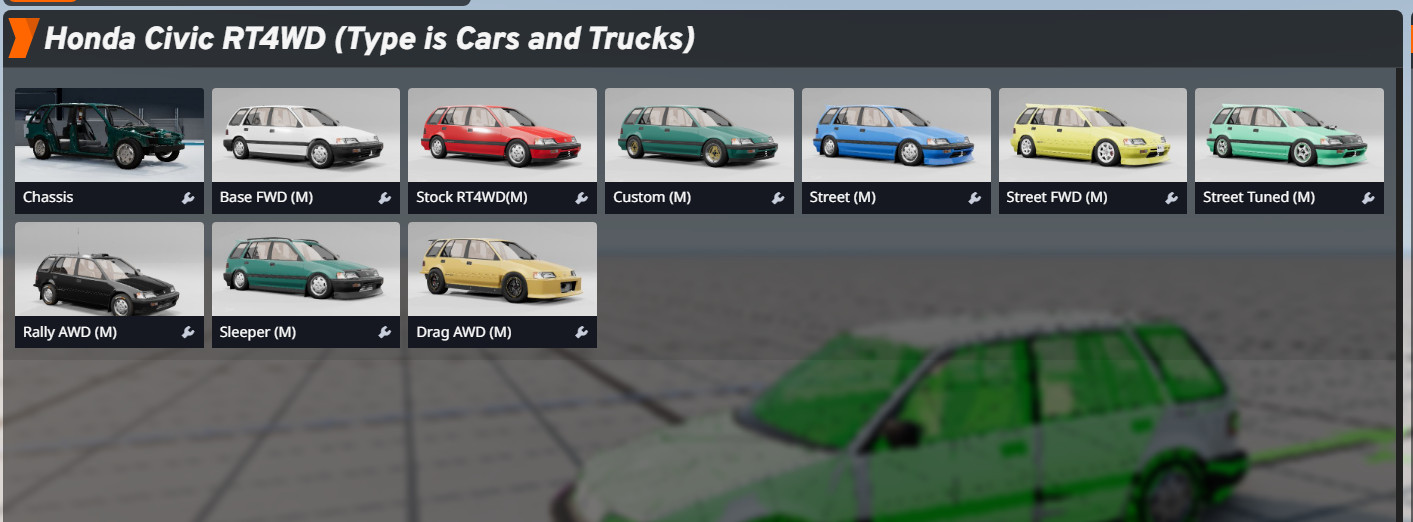Screen dimensions: 1413x522
Task: Pick the red Stock RT4WD(M) variant
Action: click(502, 136)
